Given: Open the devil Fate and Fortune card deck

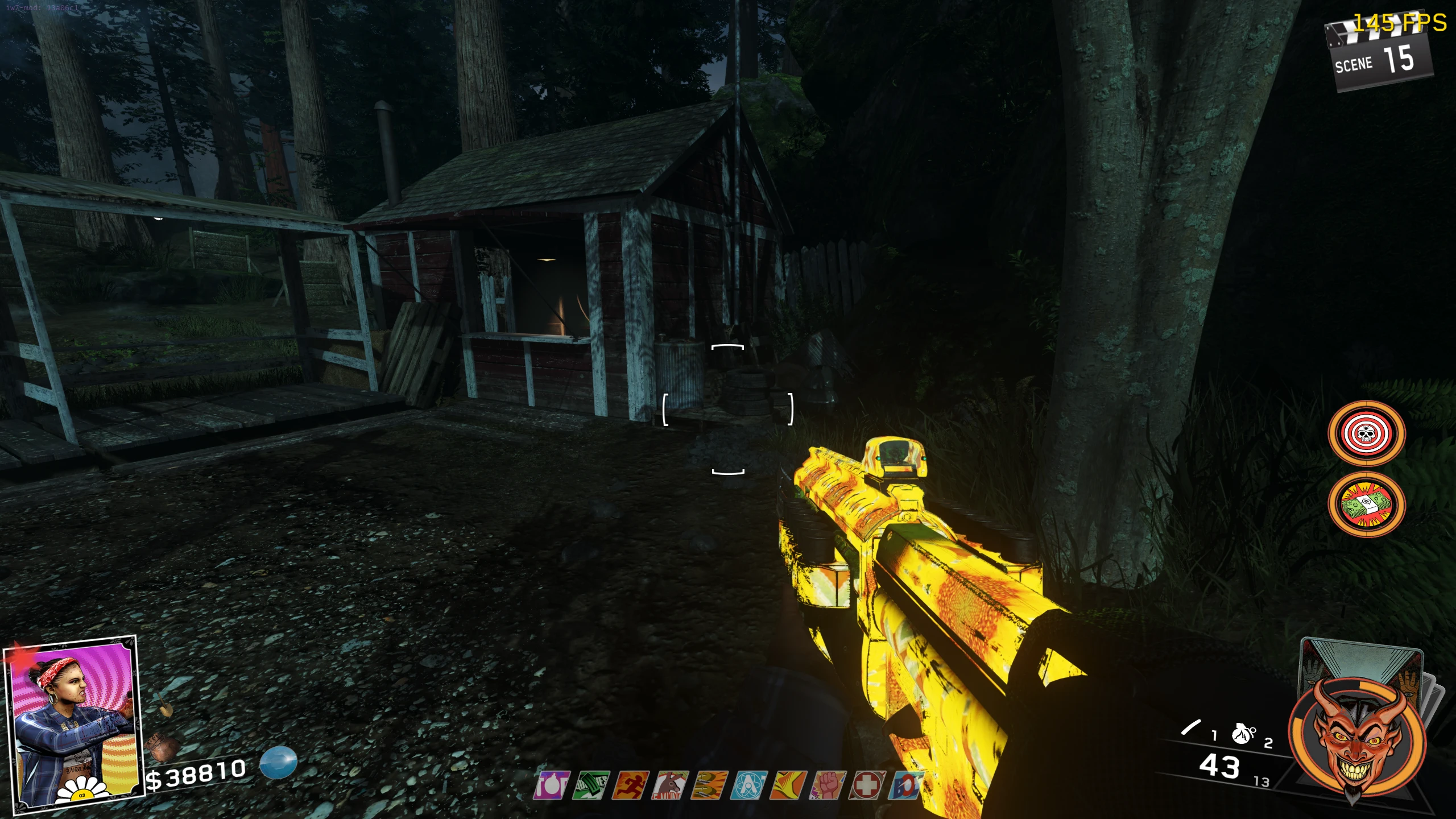Looking at the screenshot, I should tap(1358, 735).
